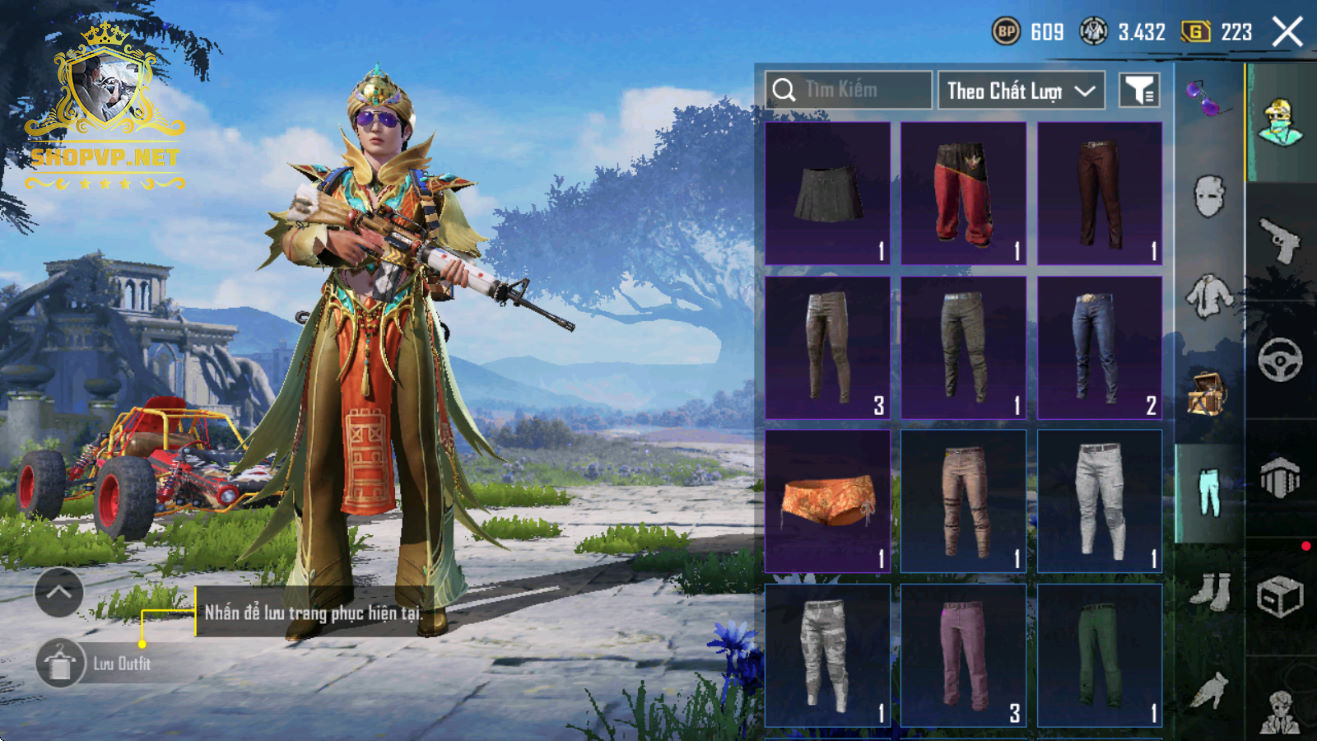Select the dark brown leather pants
The width and height of the screenshot is (1317, 741).
tap(1099, 194)
